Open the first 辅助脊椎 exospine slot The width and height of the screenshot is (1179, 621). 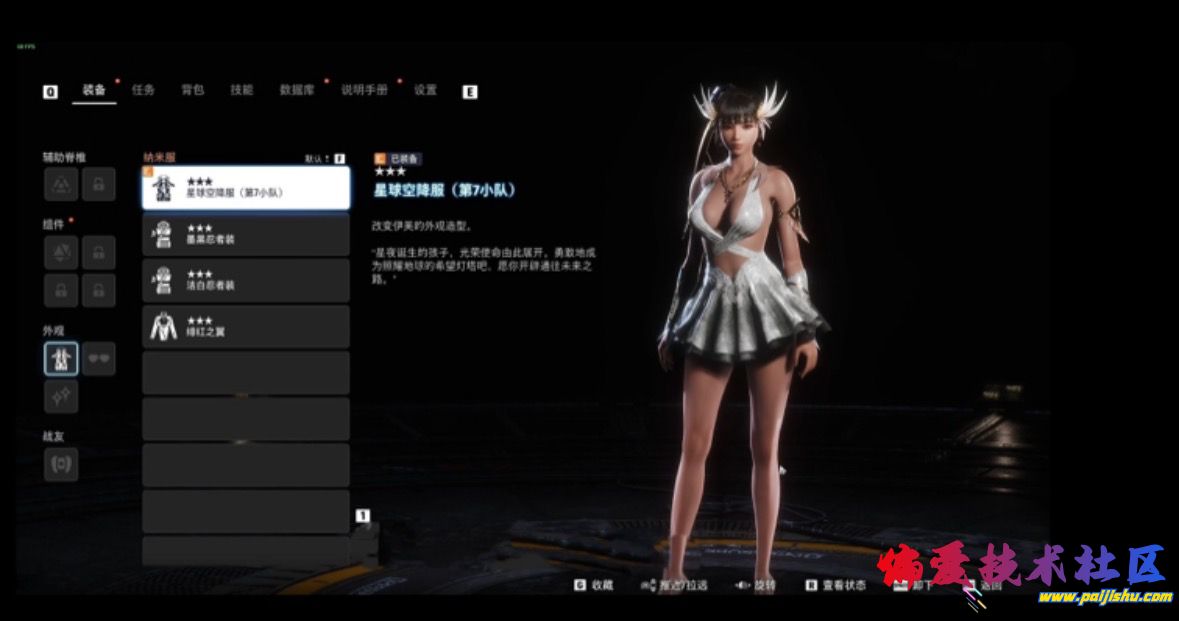click(x=61, y=184)
